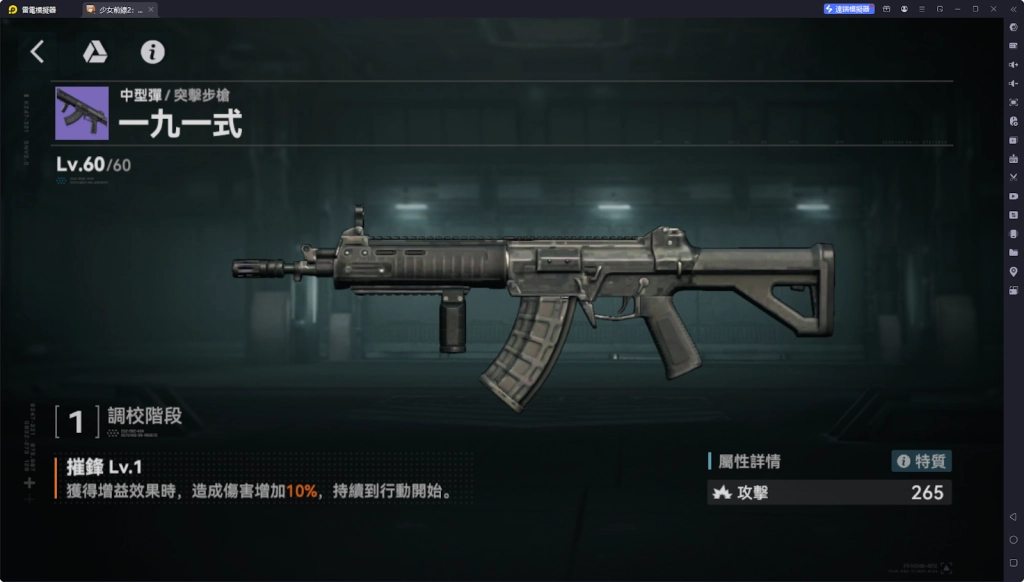Show weapon info via the circled i icon
This screenshot has height=582, width=1024.
[x=152, y=52]
